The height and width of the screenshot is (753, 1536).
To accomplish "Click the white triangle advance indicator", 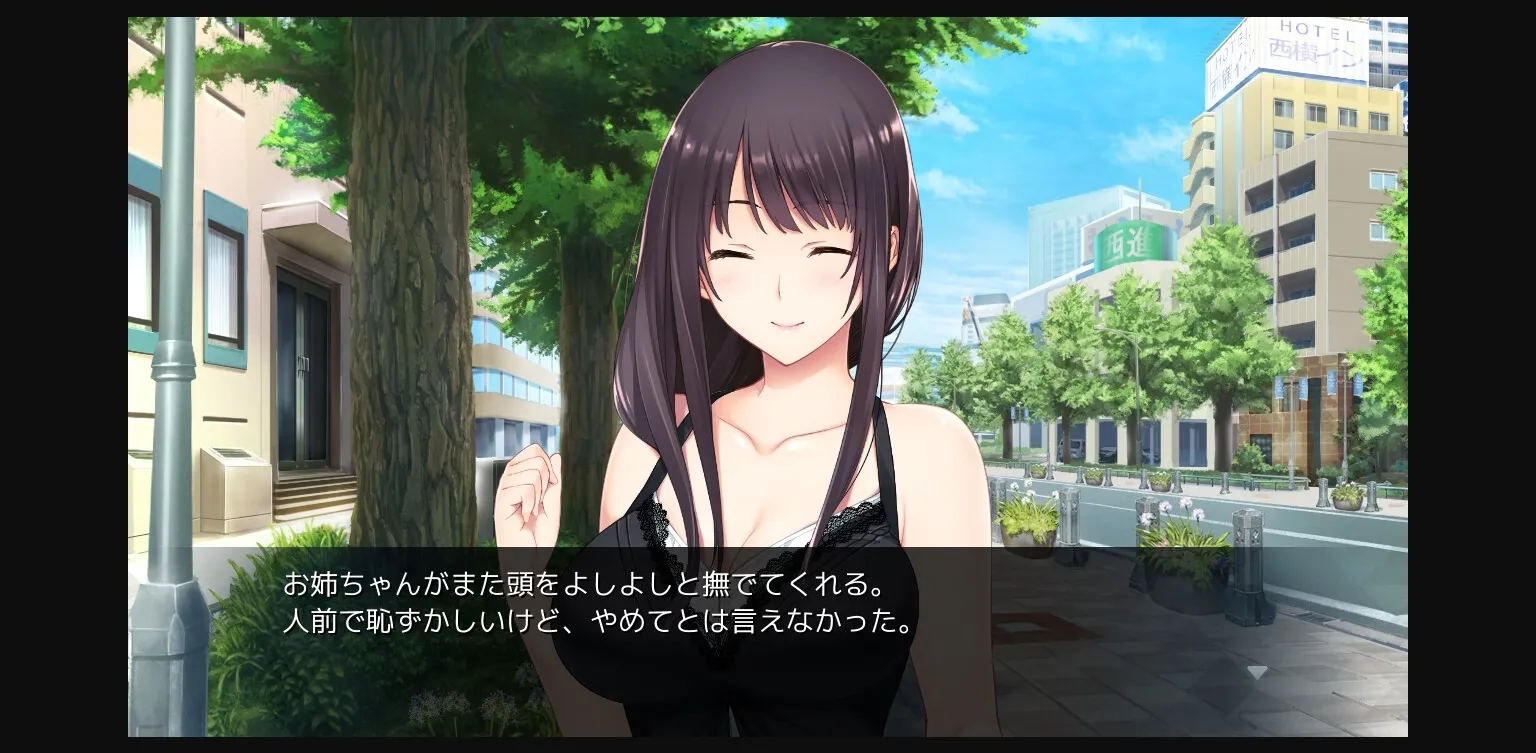I will pos(1257,672).
